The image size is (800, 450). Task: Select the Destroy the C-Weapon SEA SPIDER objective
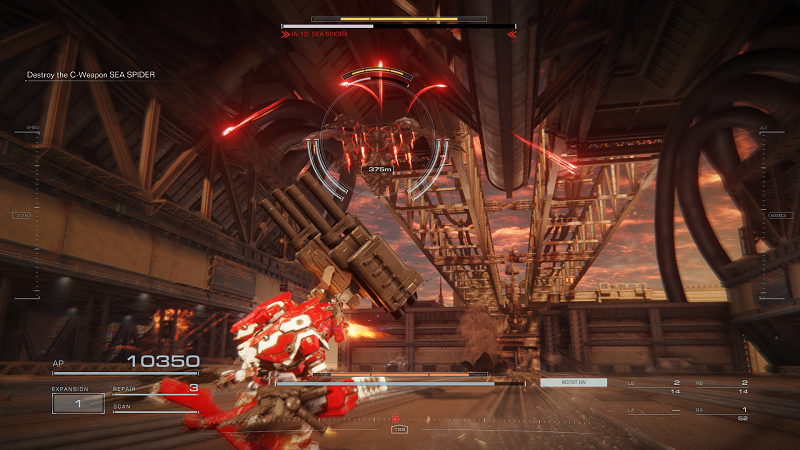tap(91, 75)
